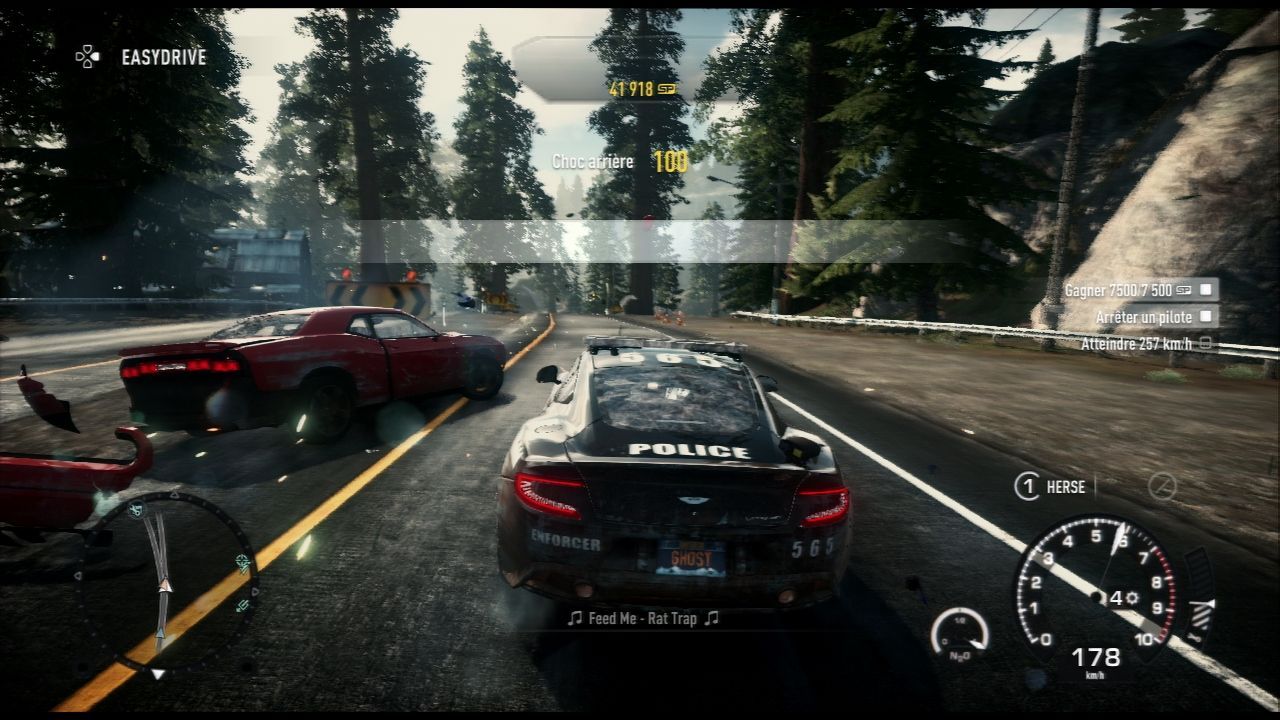Select the Atteindre 257 km/h objective
Viewport: 1280px width, 720px height.
pyautogui.click(x=1146, y=344)
